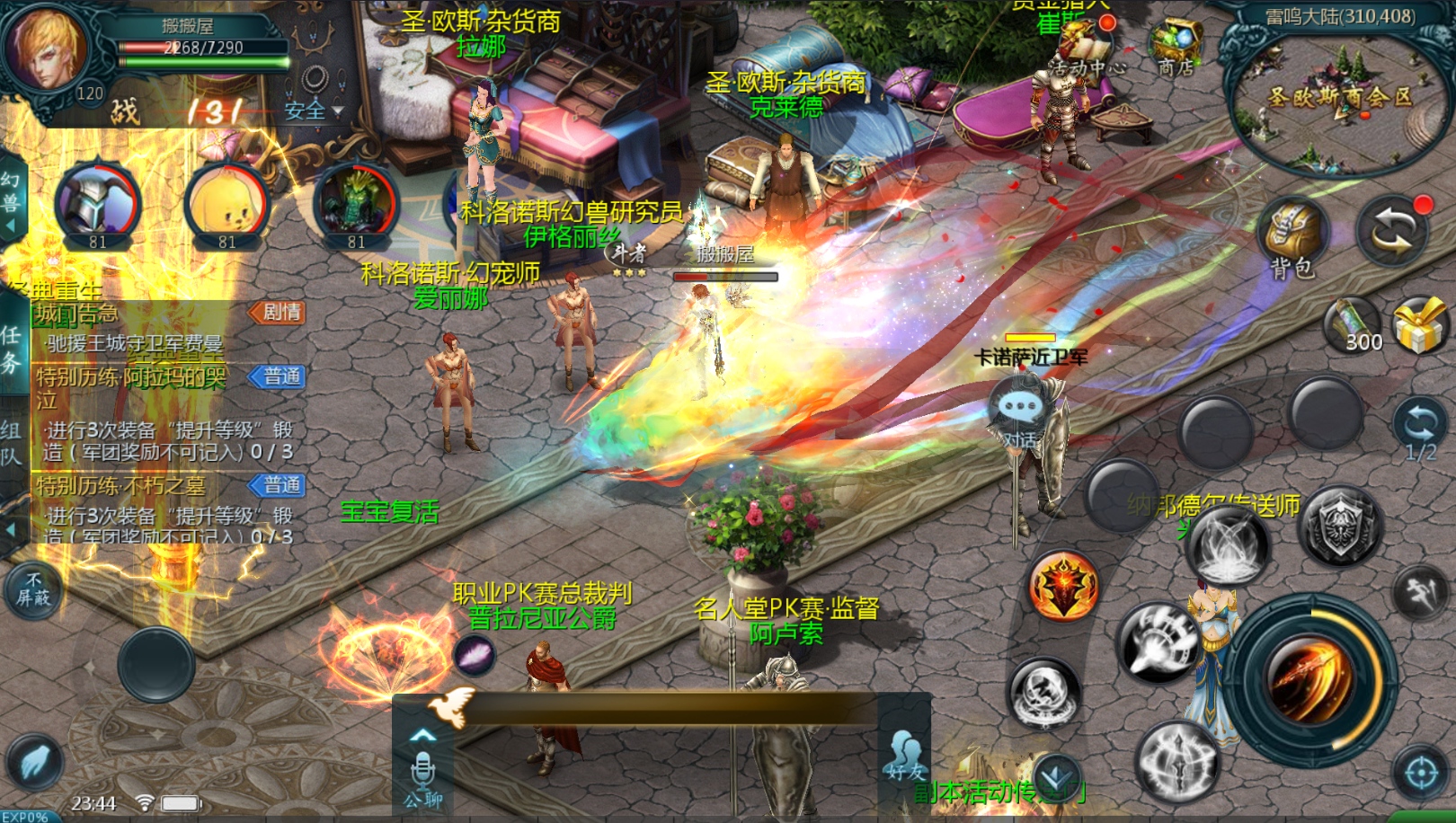Open the player character portrait

click(x=45, y=45)
